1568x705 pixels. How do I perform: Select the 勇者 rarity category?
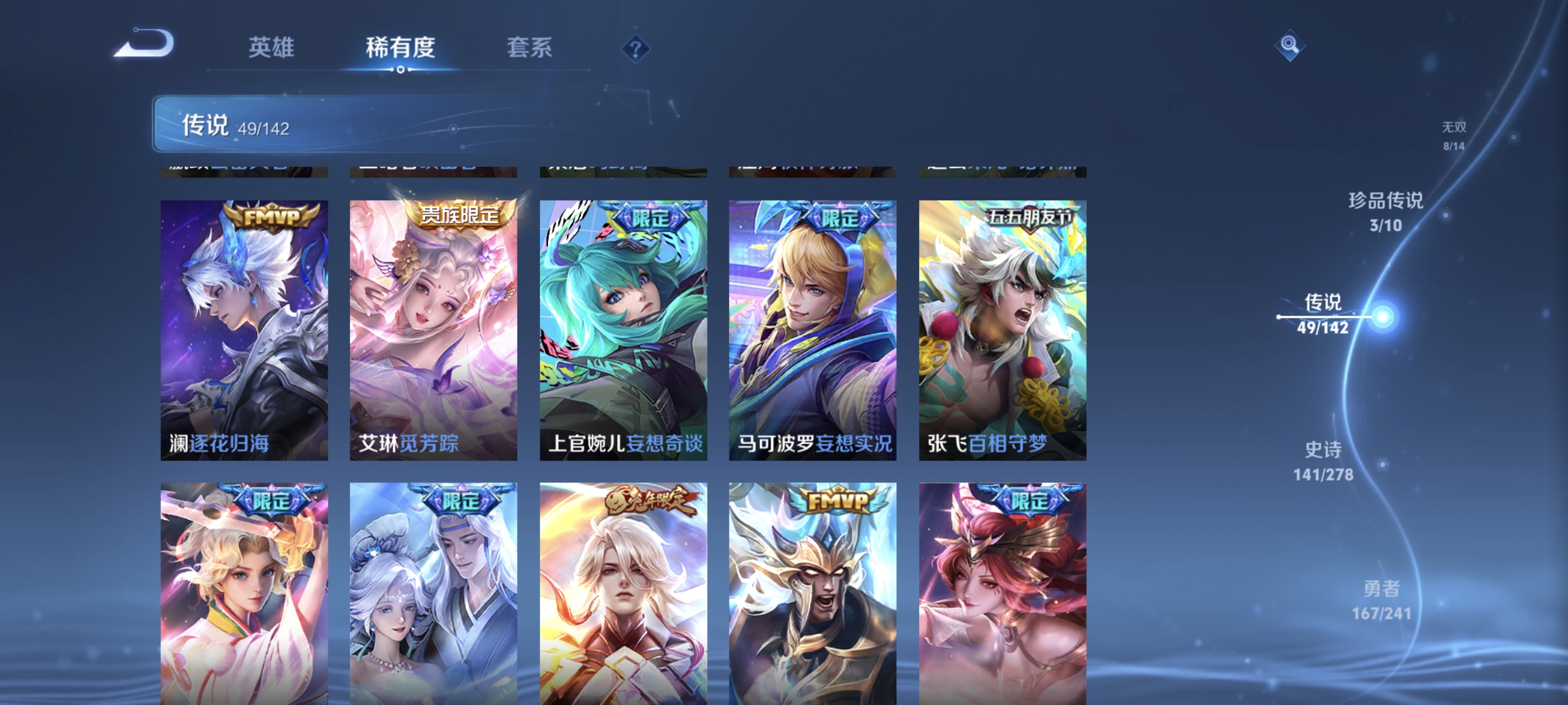click(1375, 589)
